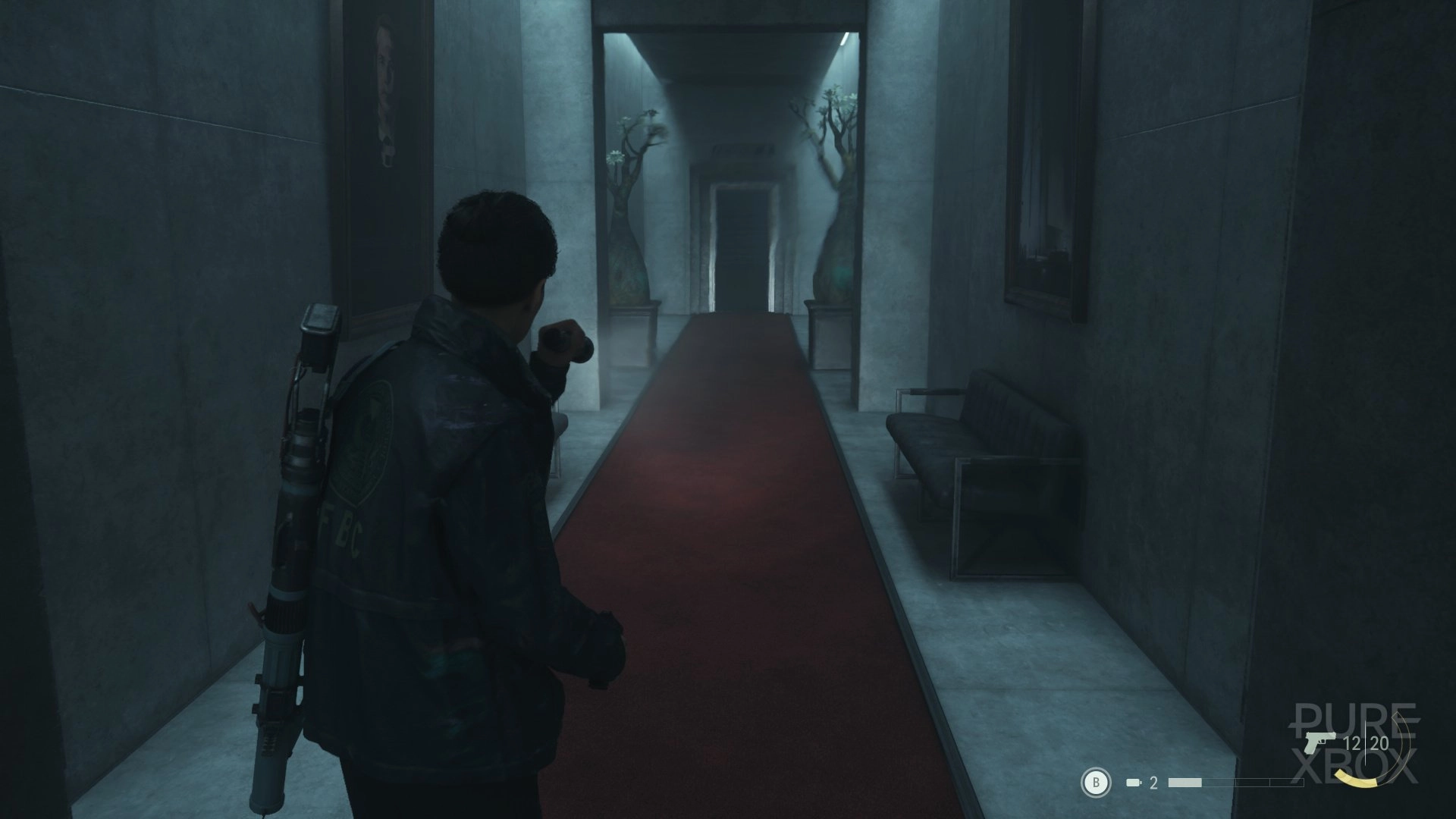The image size is (1456, 819).
Task: Select the reserve ammo count of 20
Action: (x=1380, y=744)
